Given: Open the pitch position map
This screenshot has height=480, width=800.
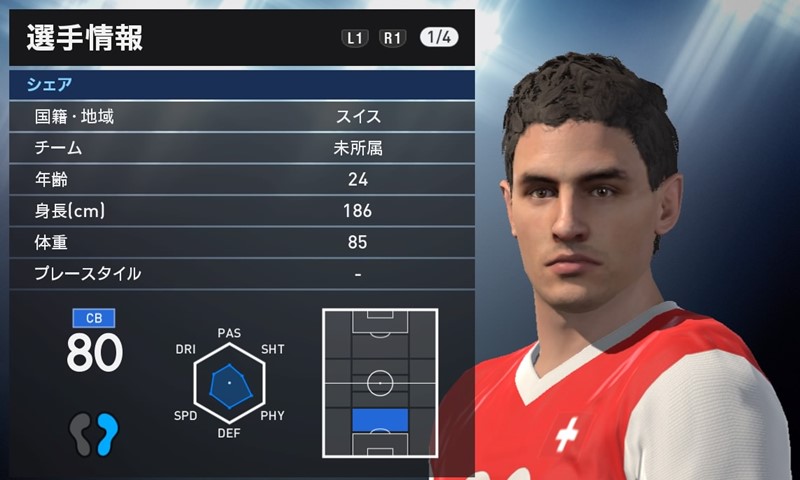Looking at the screenshot, I should [380, 382].
